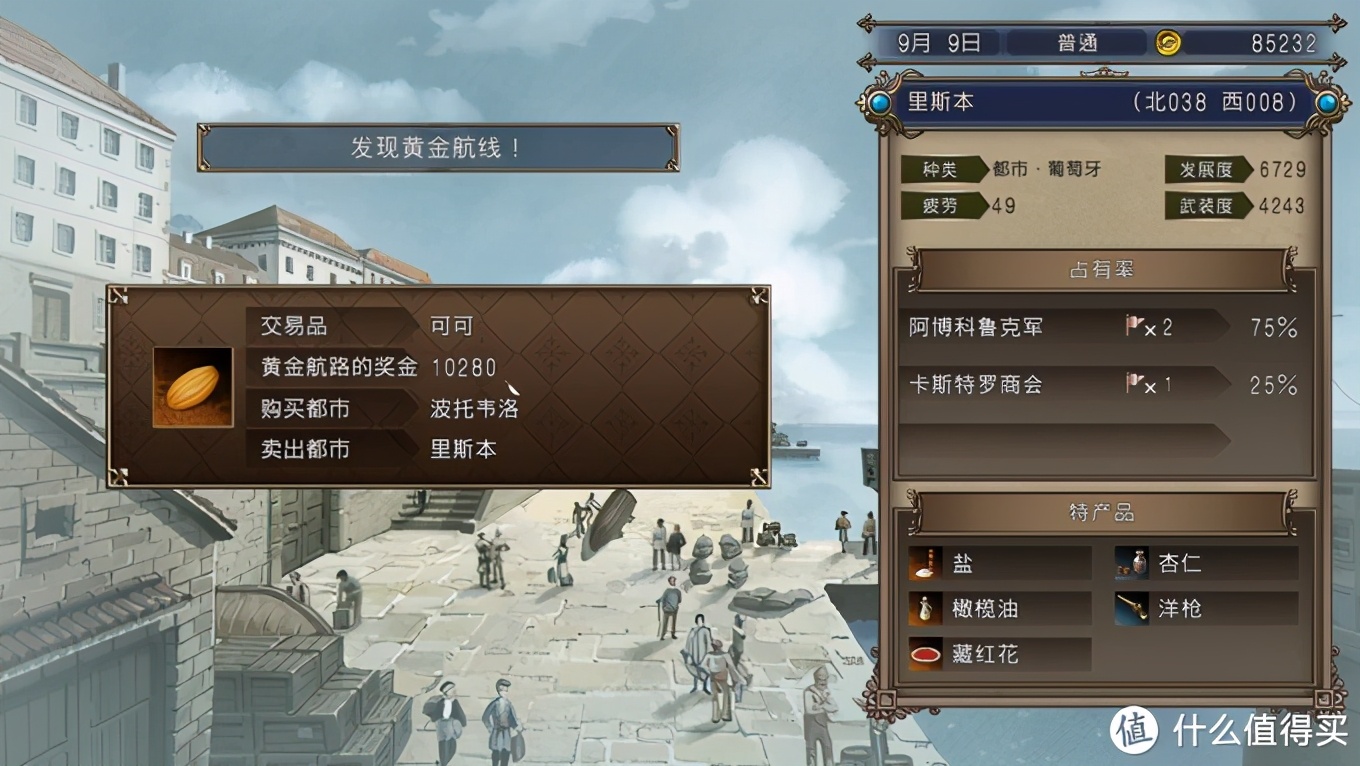The image size is (1360, 766).
Task: Open the 种类 category selector
Action: coord(941,170)
